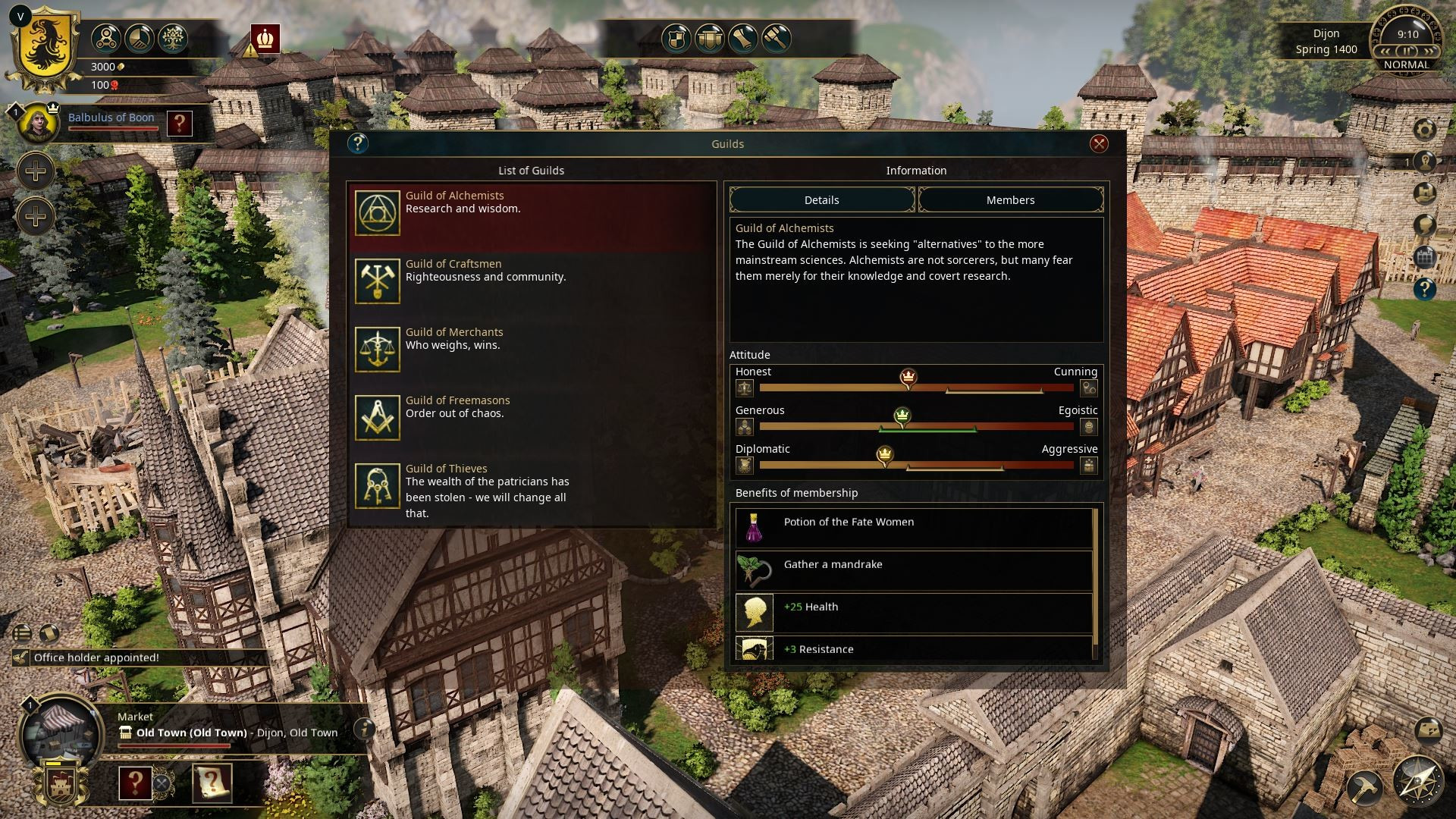This screenshot has width=1456, height=819.
Task: Show info for the Market building
Action: 365,729
